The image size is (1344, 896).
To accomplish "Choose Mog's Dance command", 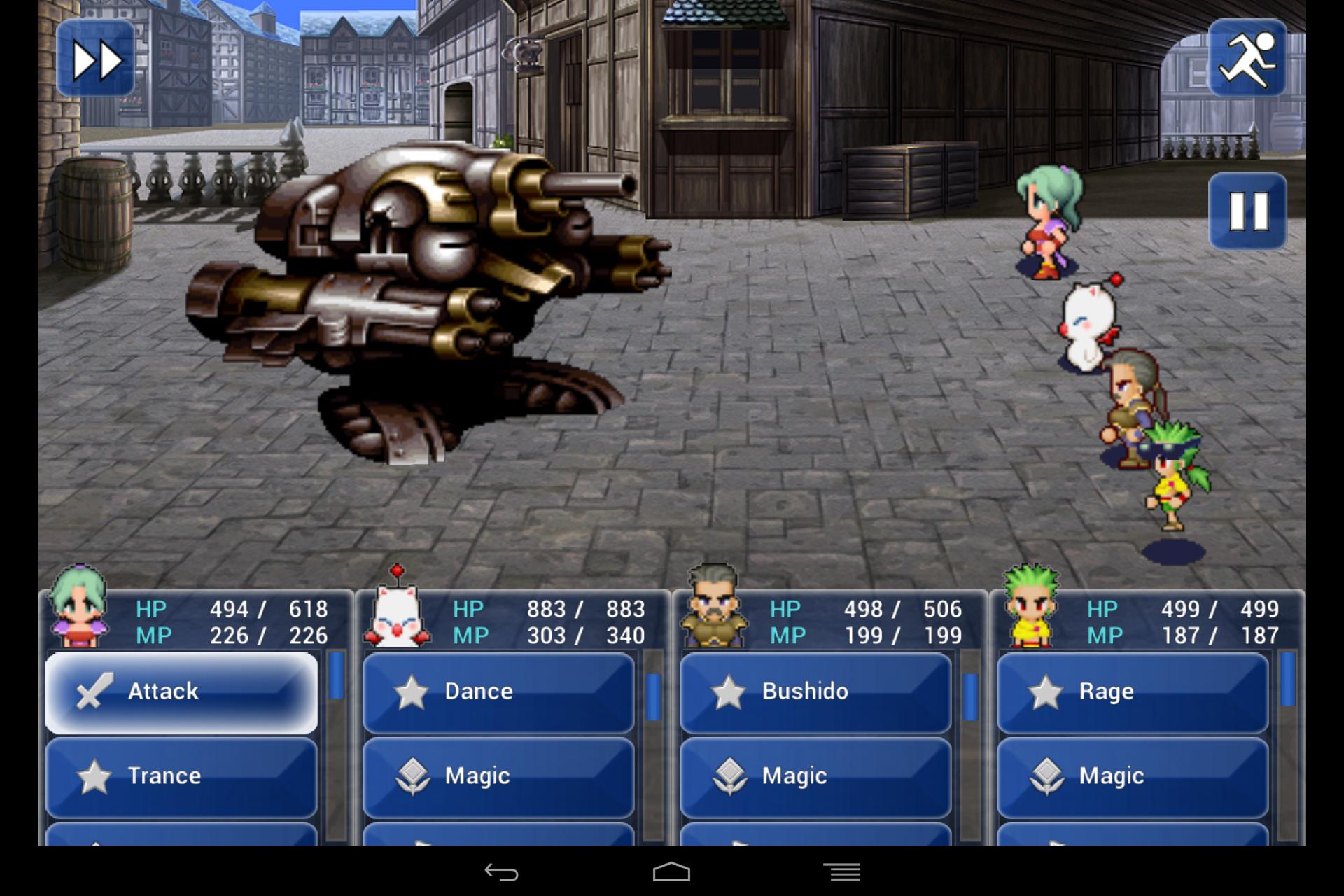I will [498, 692].
